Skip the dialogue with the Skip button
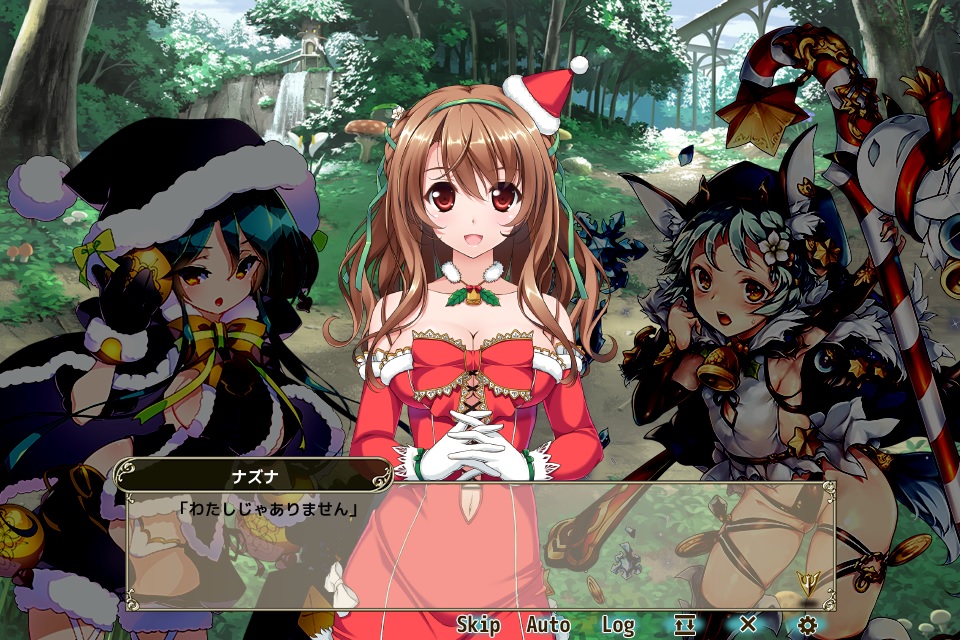 [478, 625]
